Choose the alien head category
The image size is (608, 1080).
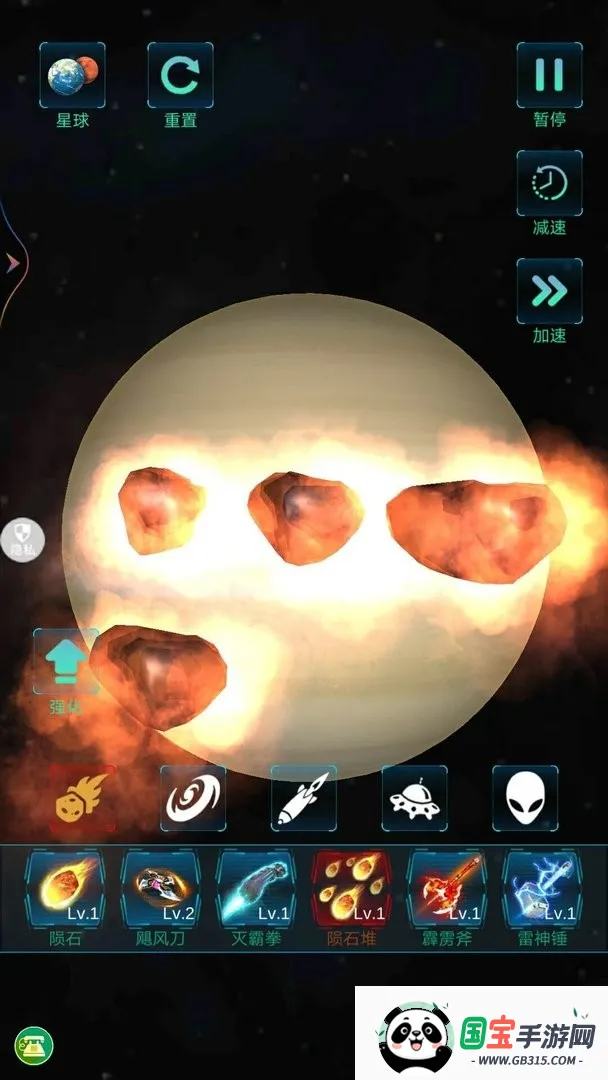click(525, 798)
